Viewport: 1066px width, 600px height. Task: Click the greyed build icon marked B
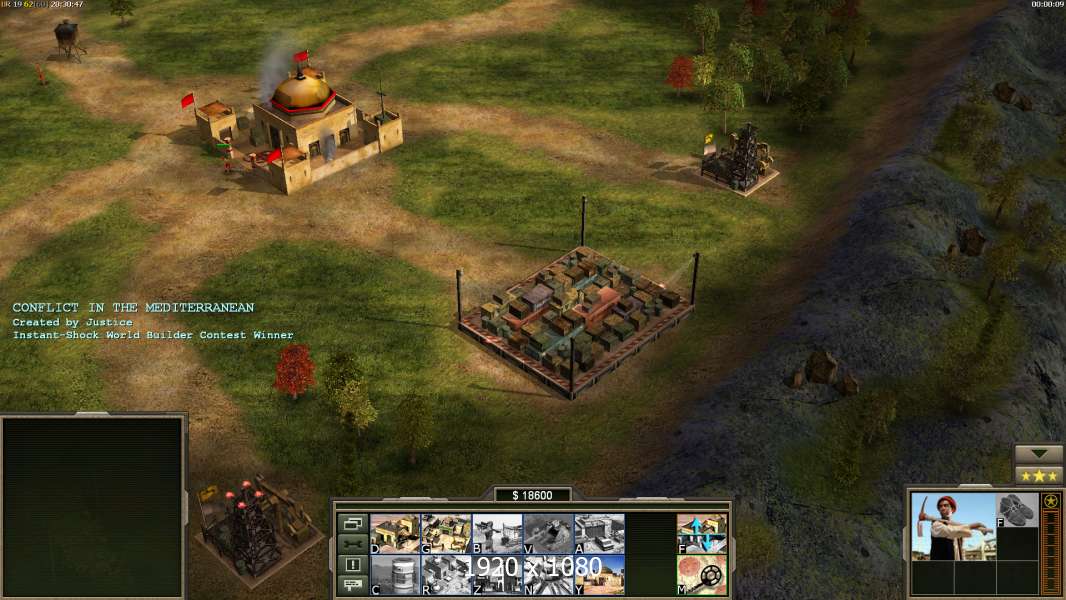click(x=497, y=533)
